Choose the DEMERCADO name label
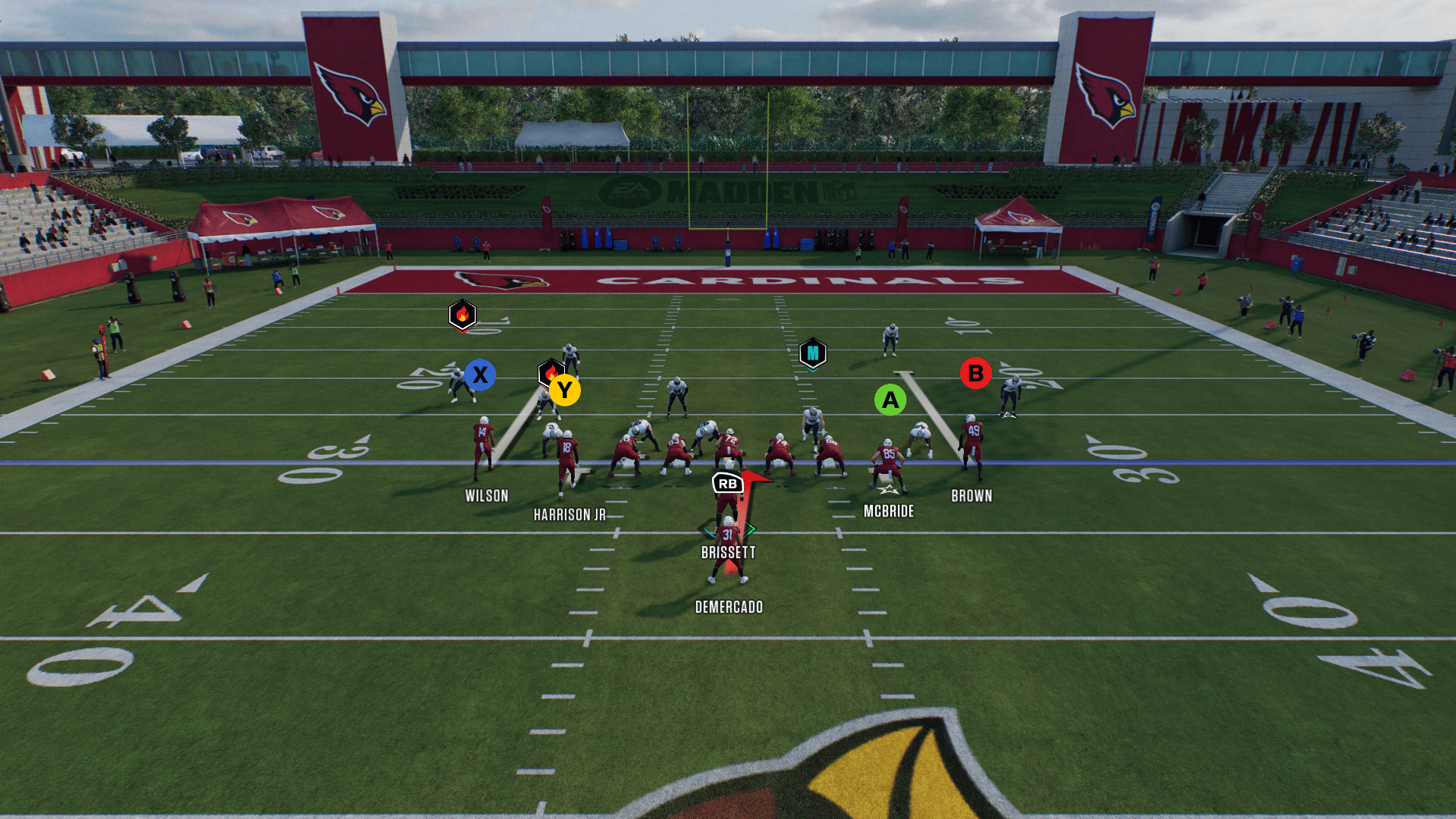1456x819 pixels. (729, 607)
